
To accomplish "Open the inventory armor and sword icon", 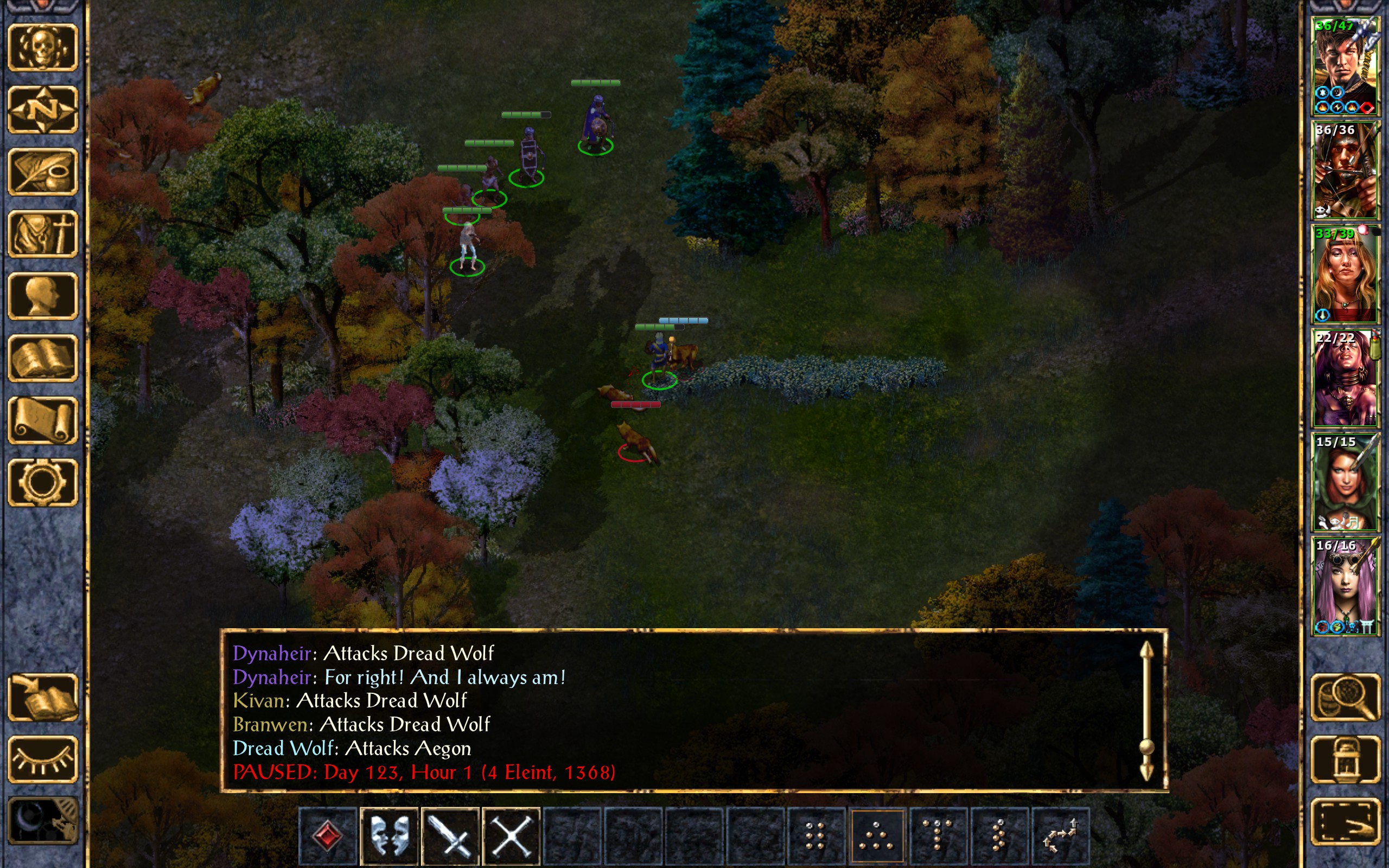I will (43, 234).
